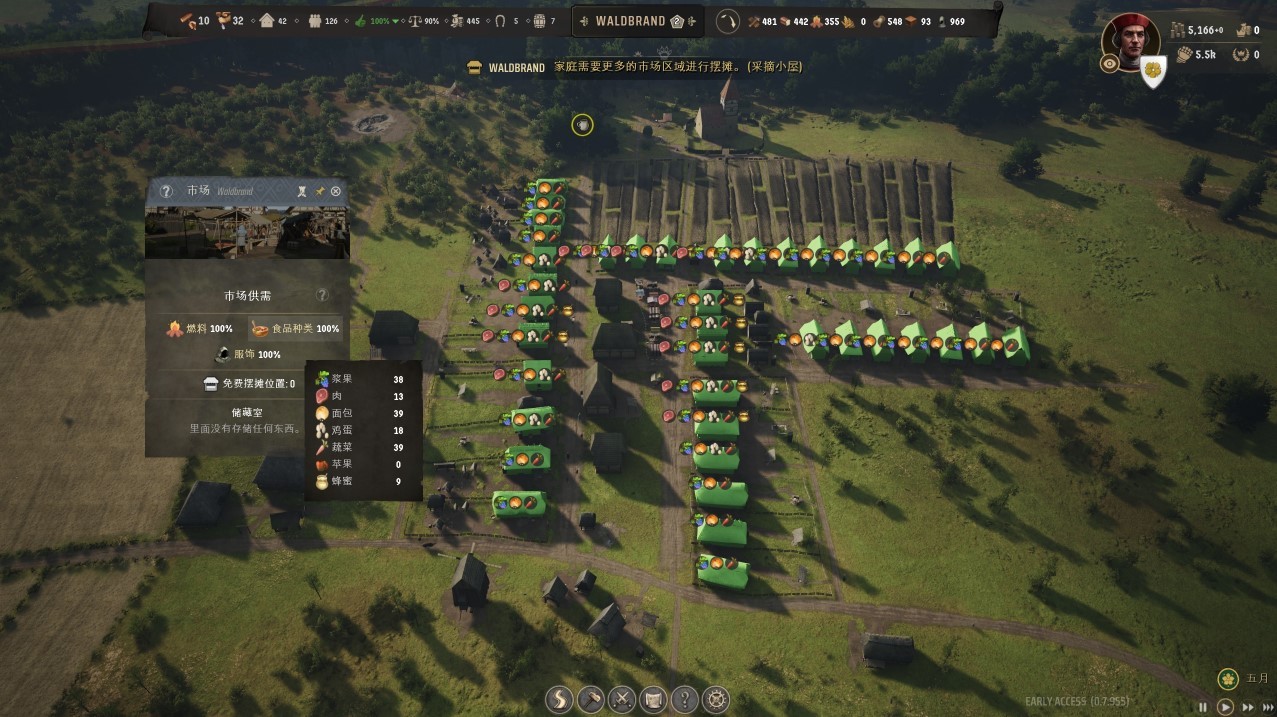Open the help question mark menu
The image size is (1277, 717).
(684, 698)
